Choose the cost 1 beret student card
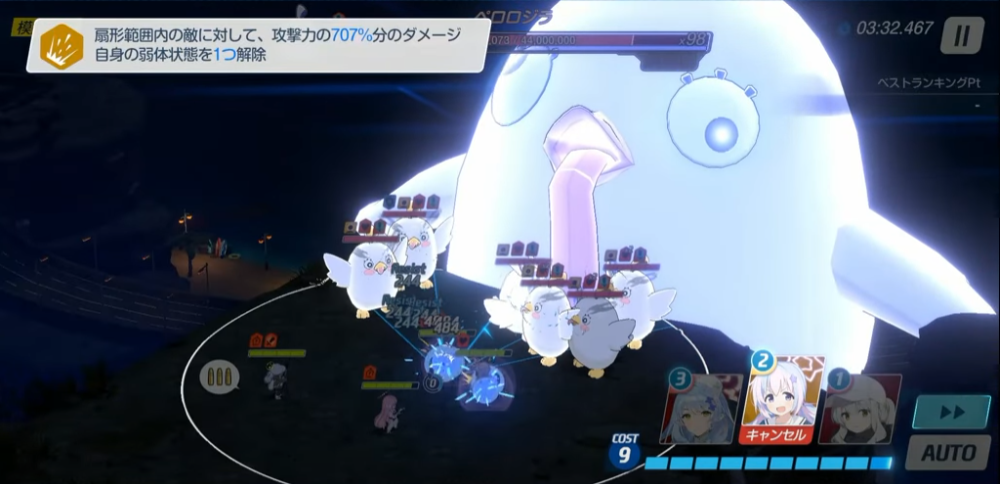Viewport: 1000px width, 484px height. (860, 410)
